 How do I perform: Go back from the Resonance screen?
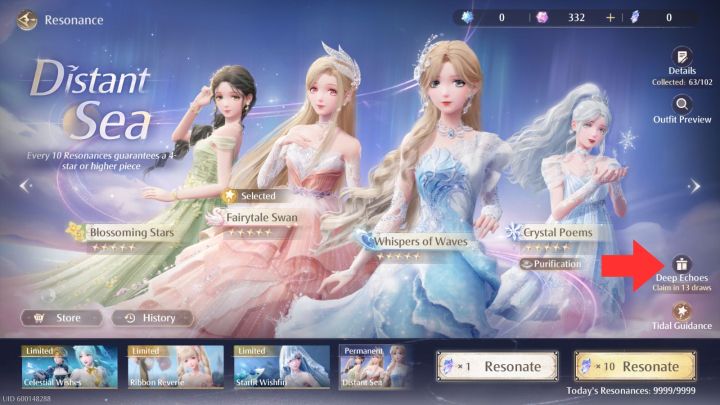26,19
